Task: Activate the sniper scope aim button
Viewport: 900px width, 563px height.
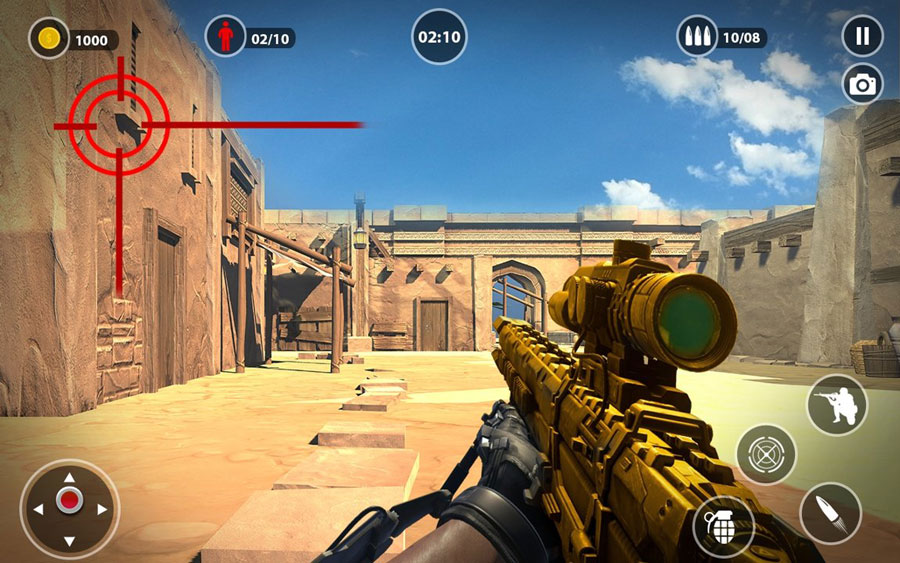Action: 766,454
